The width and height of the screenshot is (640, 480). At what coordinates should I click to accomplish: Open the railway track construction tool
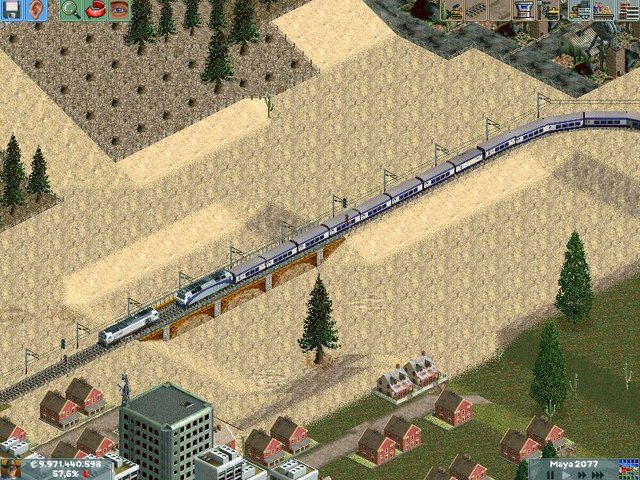pyautogui.click(x=476, y=10)
